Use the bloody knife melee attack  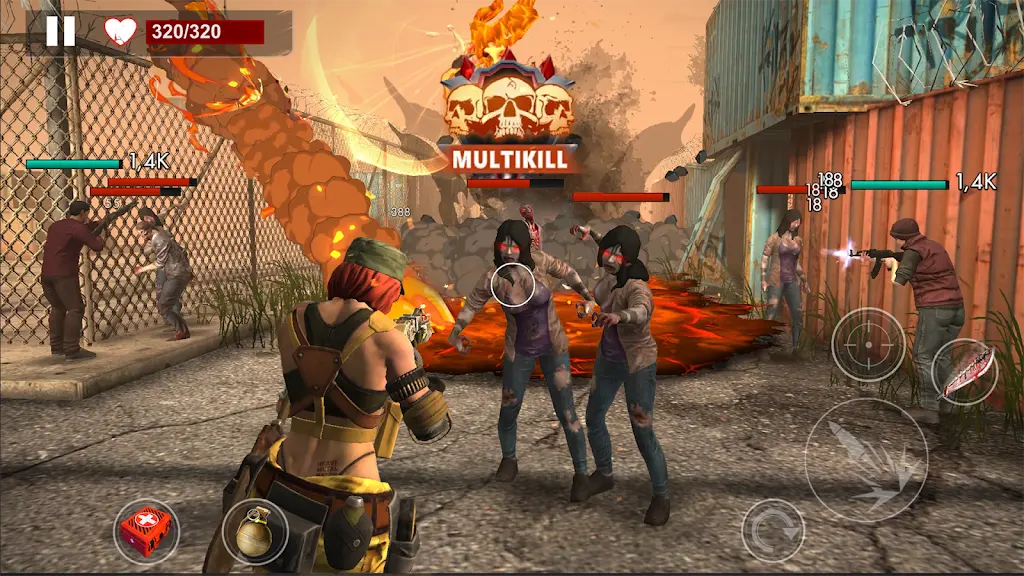(x=965, y=371)
